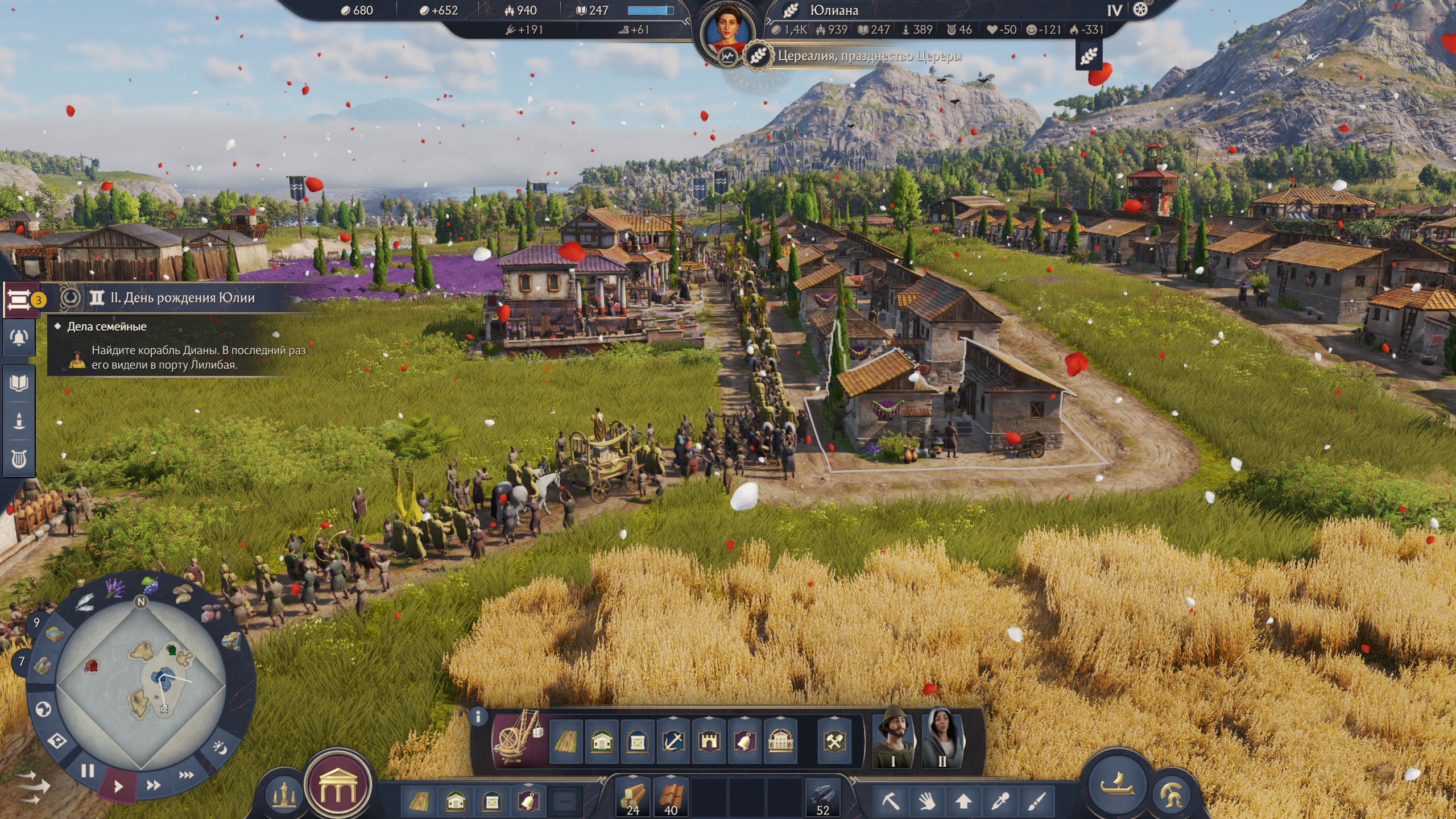Set game speed to triple fast-forward
This screenshot has height=819, width=1456.
(x=186, y=775)
